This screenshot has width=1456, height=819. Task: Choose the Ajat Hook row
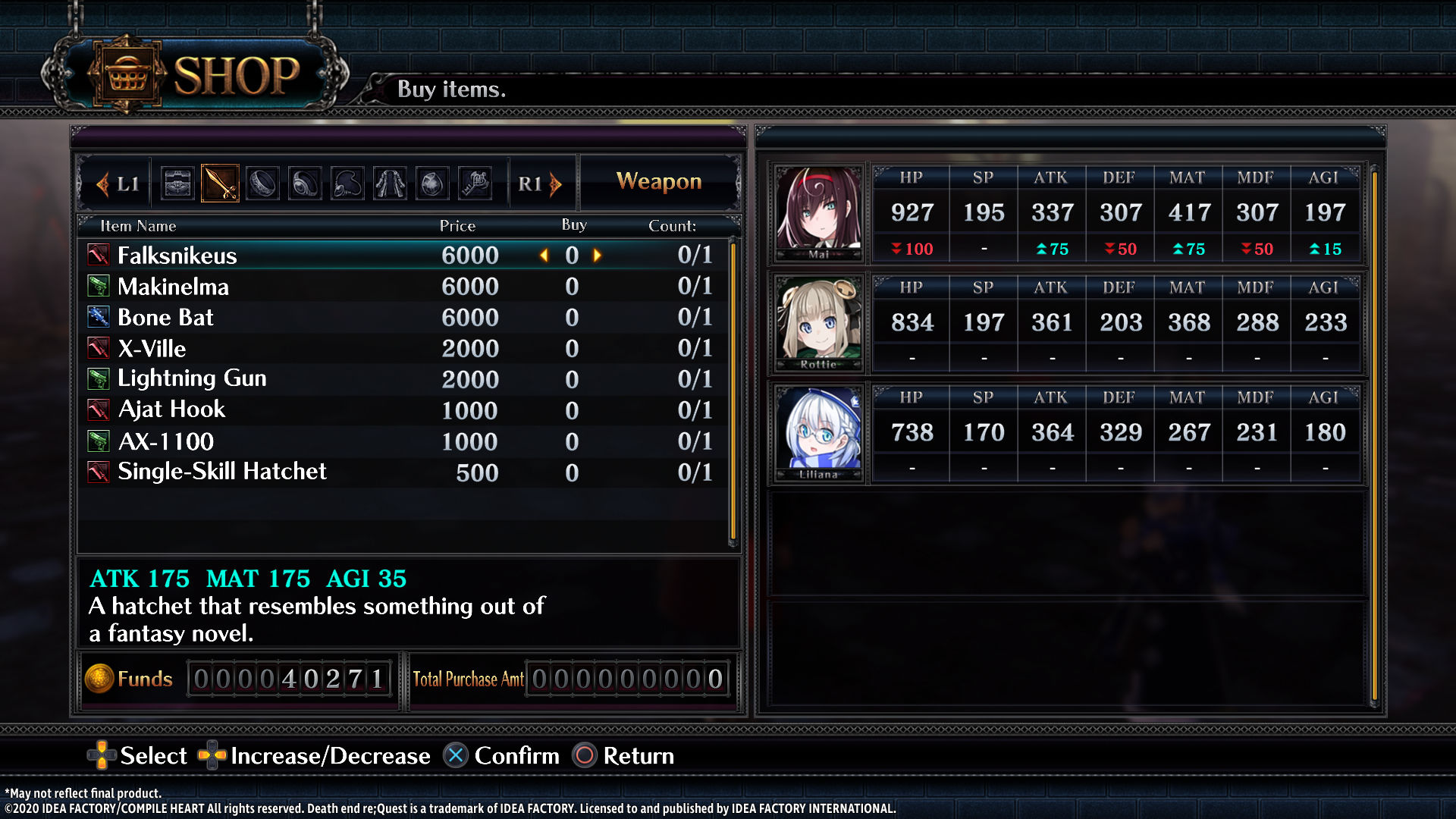click(x=171, y=409)
